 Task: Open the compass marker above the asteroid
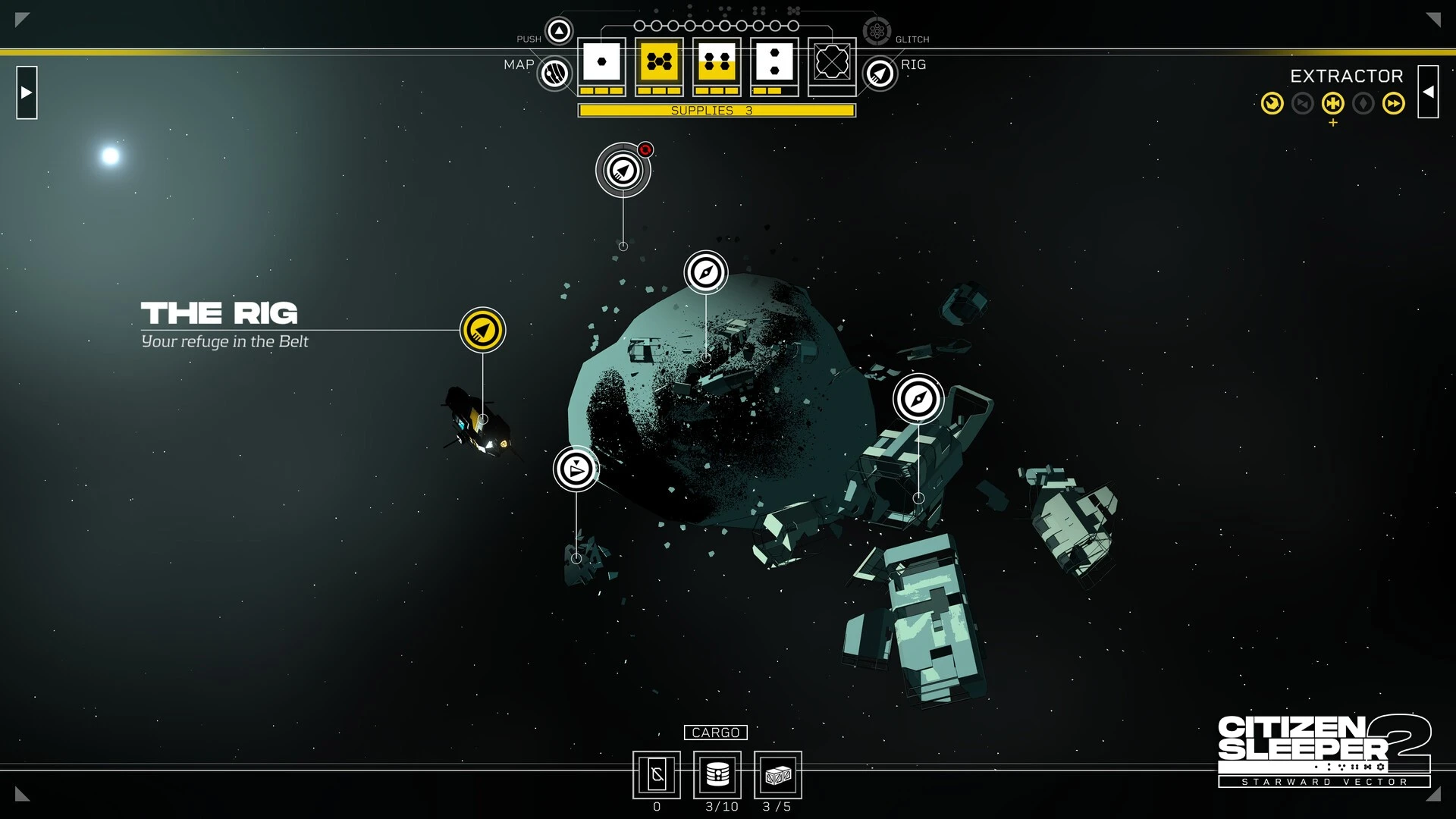click(706, 272)
